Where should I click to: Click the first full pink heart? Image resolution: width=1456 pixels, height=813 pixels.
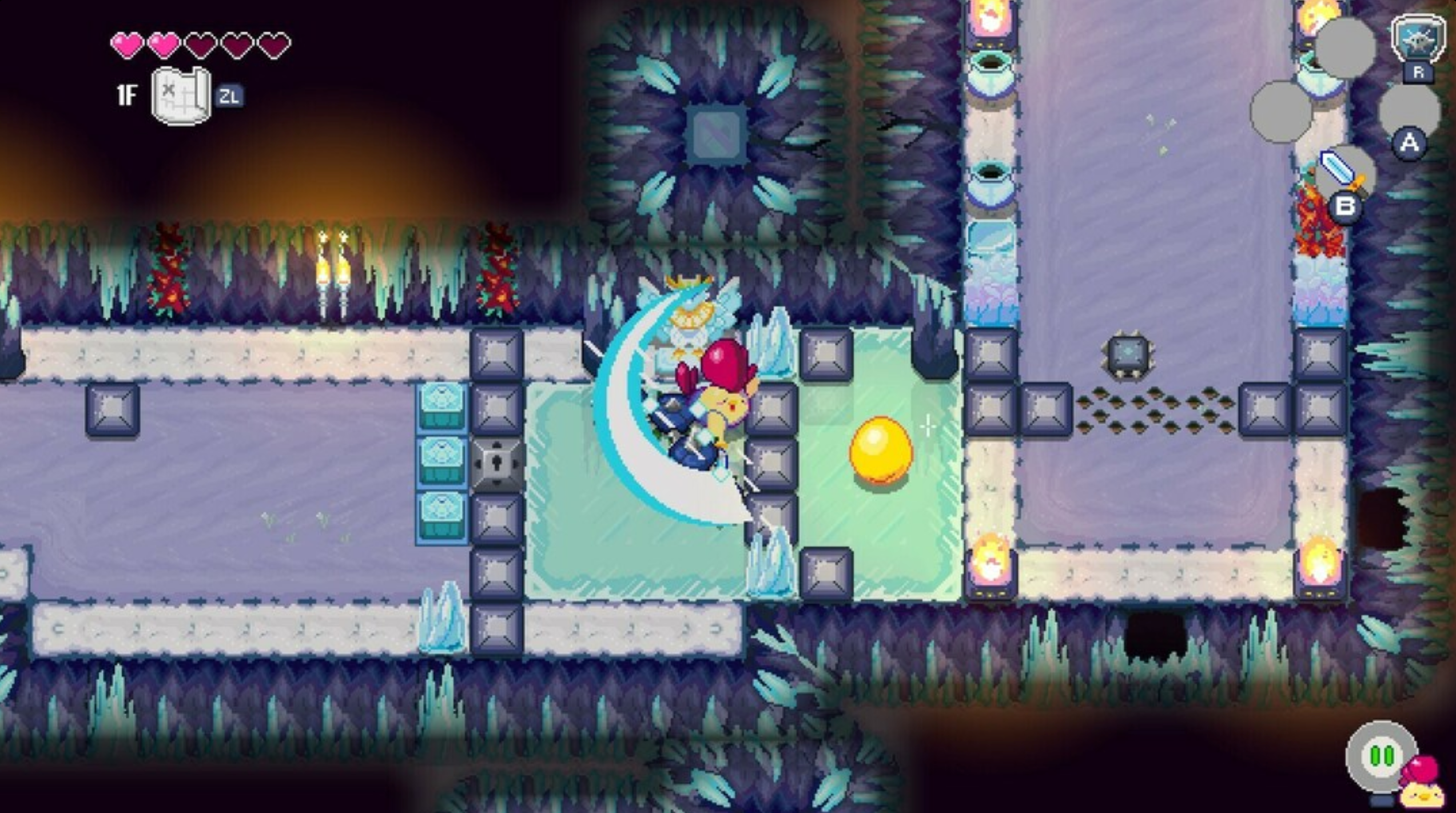pyautogui.click(x=127, y=46)
